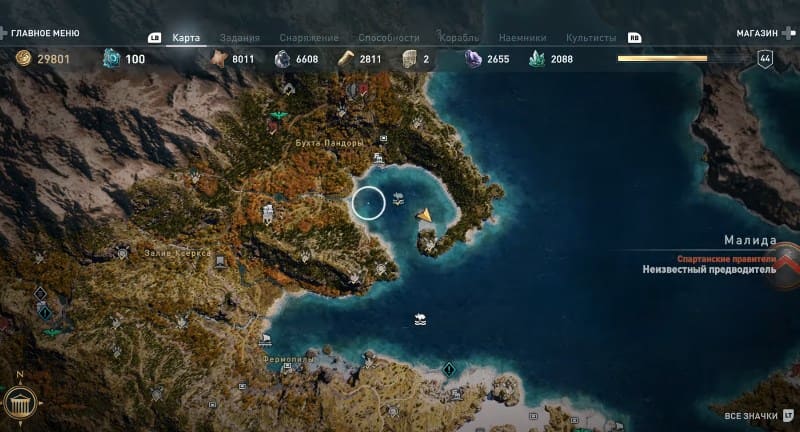
Task: Show the Наемники mercenaries tab
Action: click(x=524, y=37)
